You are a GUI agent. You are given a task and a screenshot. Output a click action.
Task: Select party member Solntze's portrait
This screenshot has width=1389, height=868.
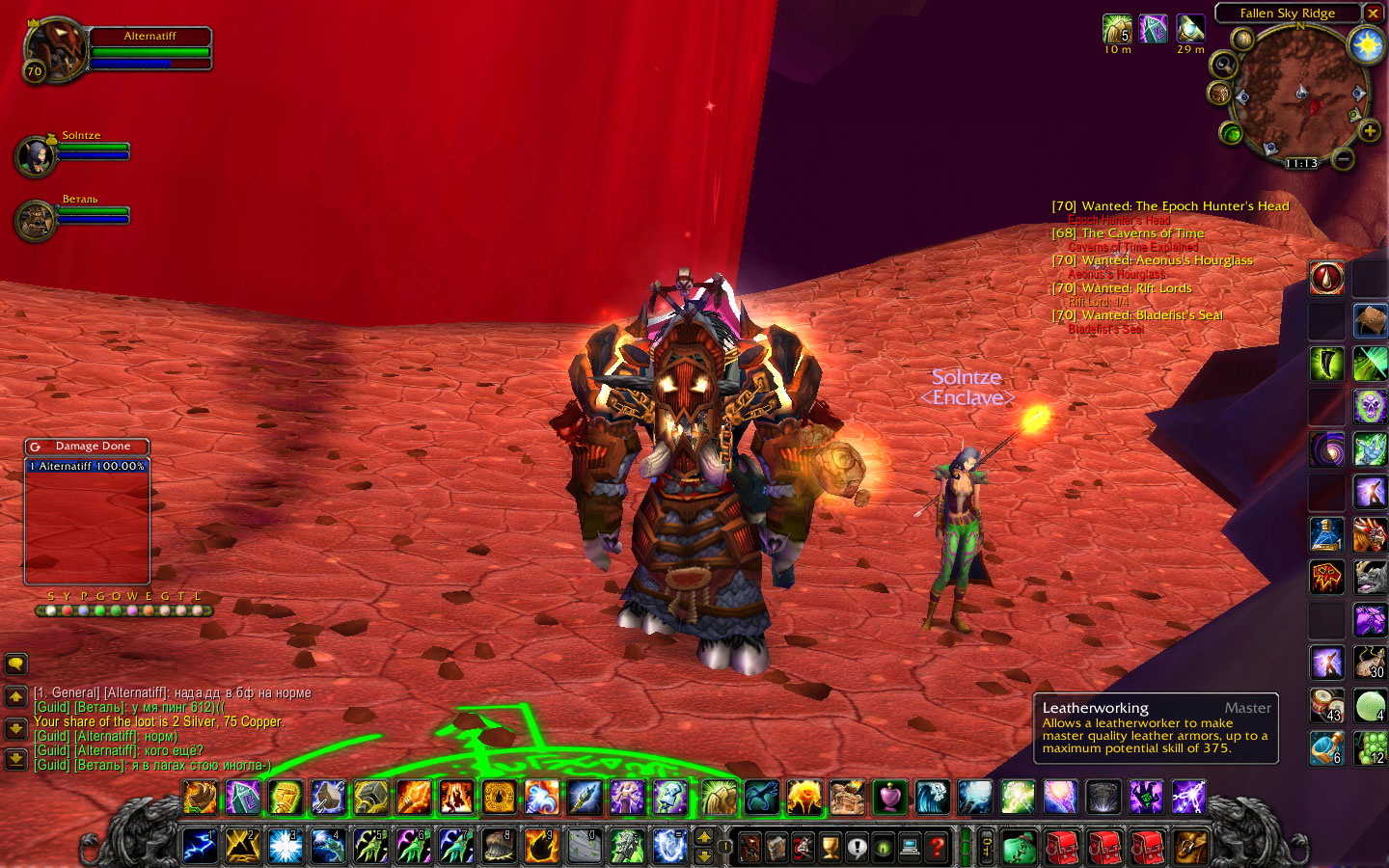pyautogui.click(x=36, y=156)
